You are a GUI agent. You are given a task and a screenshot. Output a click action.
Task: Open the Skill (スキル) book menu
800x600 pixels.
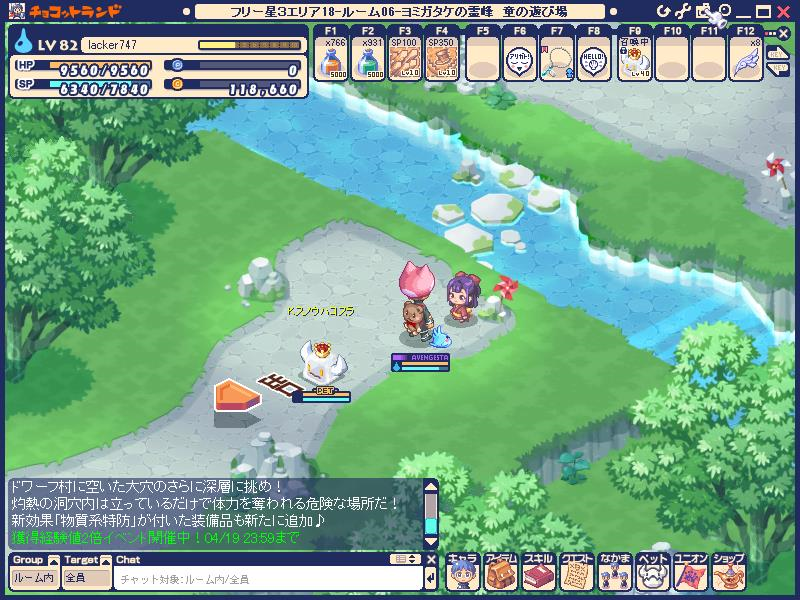click(x=539, y=575)
